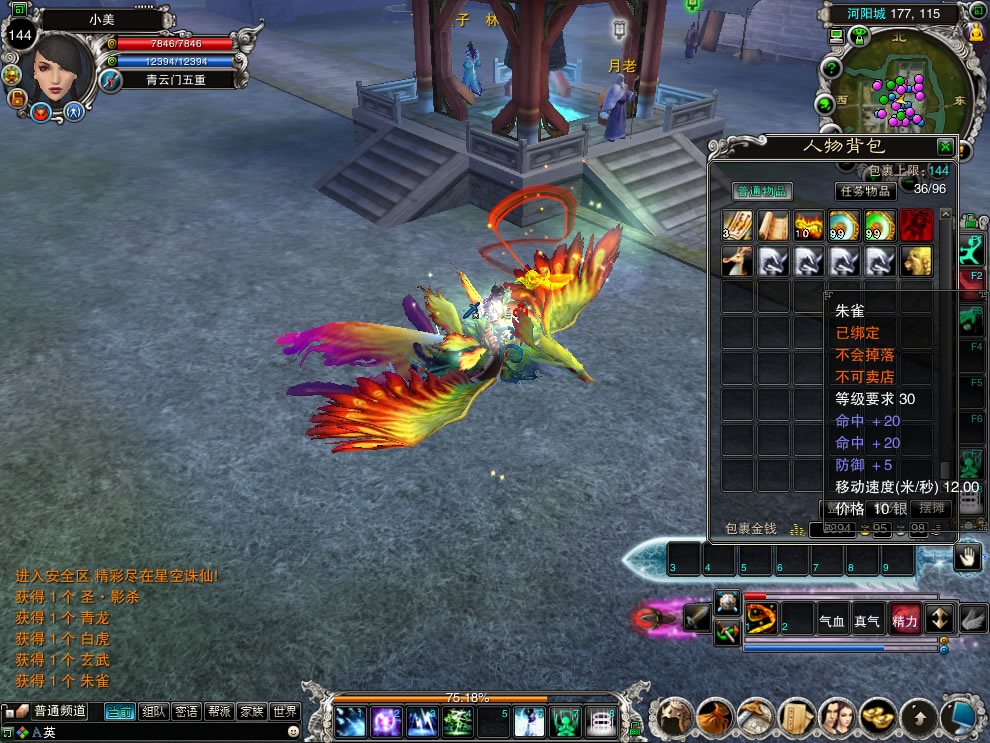
Task: Select the 密语 whisper channel
Action: (186, 712)
